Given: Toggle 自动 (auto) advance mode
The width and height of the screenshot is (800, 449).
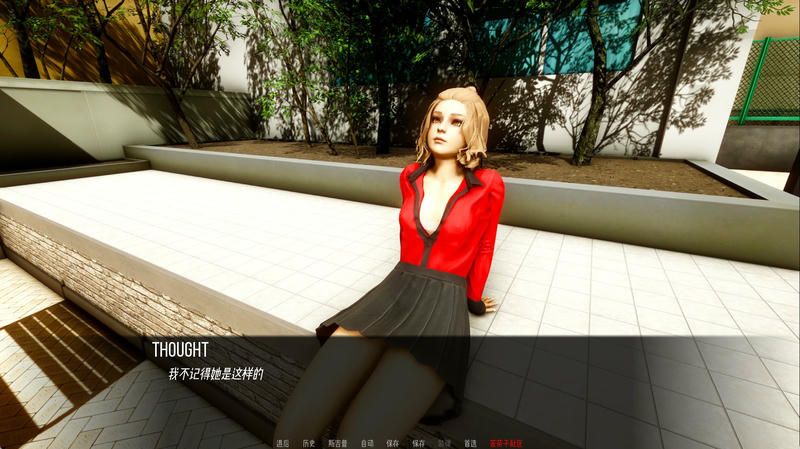Looking at the screenshot, I should [x=367, y=442].
